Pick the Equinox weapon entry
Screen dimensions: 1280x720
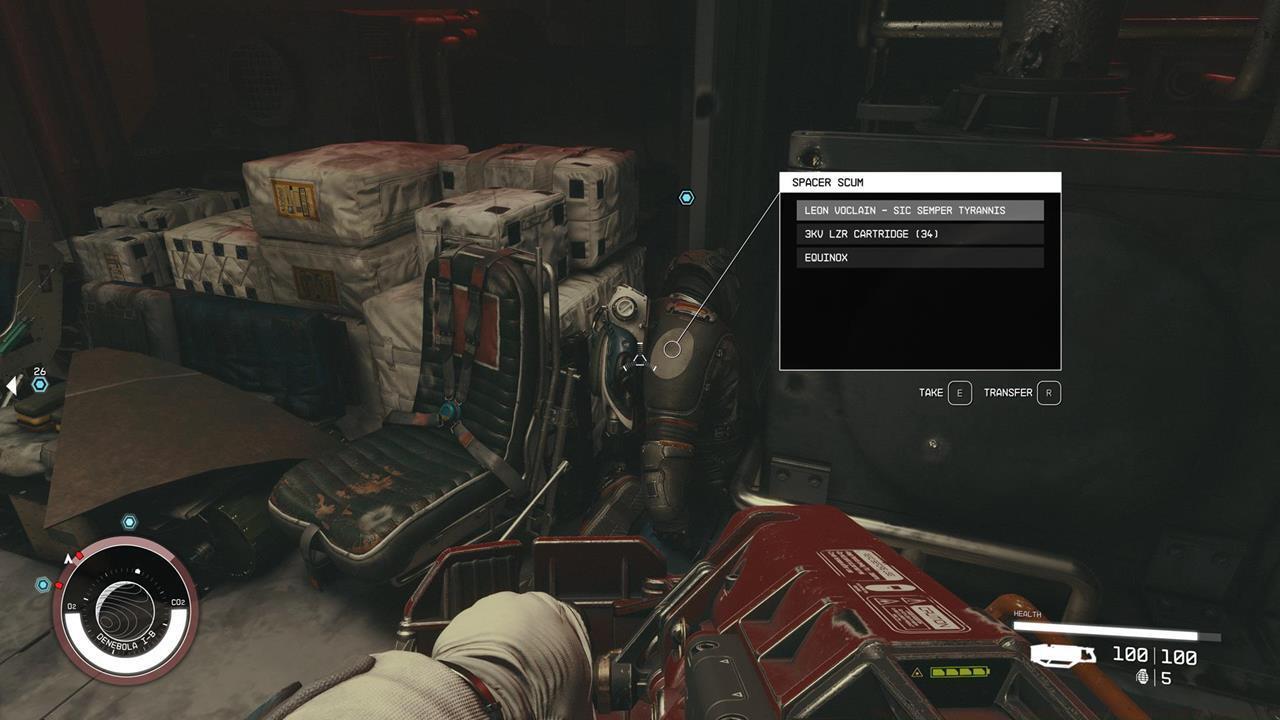pos(919,258)
